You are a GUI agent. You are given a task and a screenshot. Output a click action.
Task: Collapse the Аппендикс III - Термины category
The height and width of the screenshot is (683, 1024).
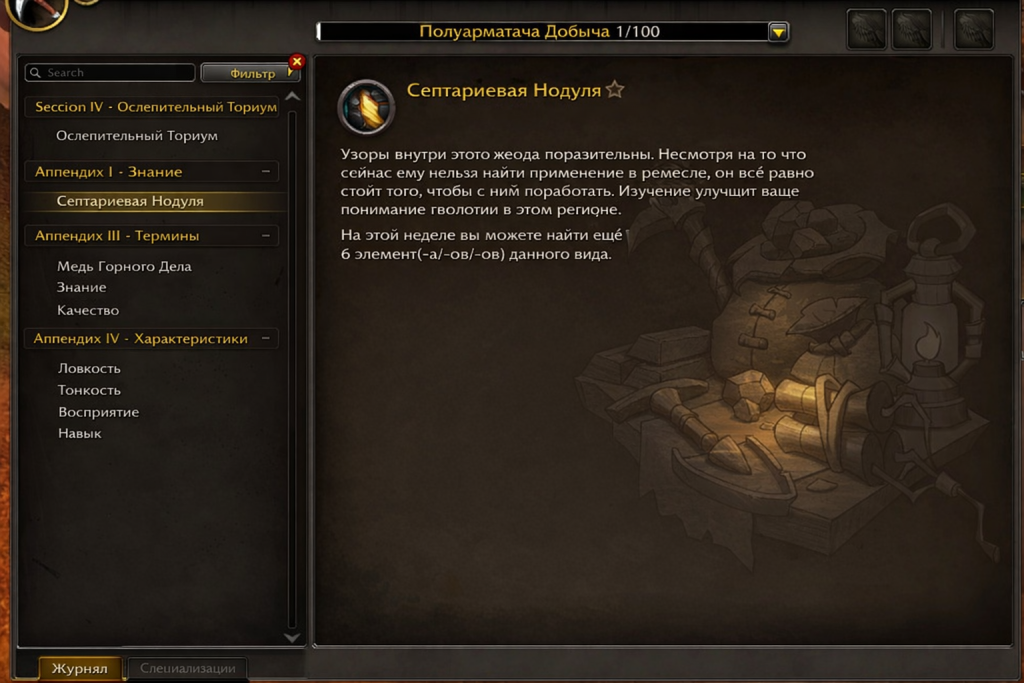point(266,236)
